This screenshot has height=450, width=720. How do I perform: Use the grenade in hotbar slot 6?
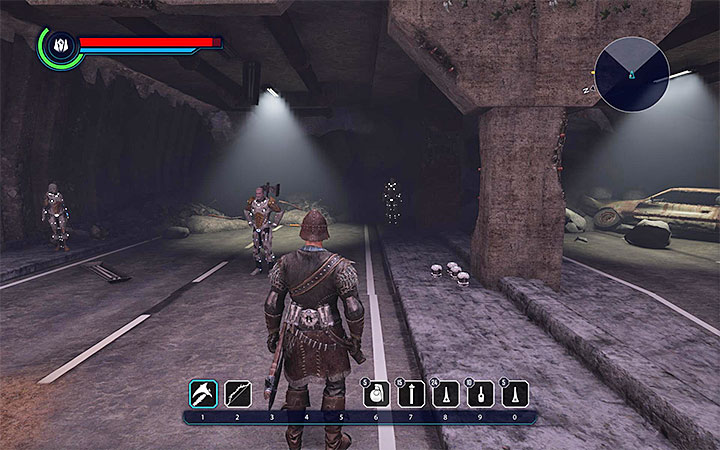point(376,393)
